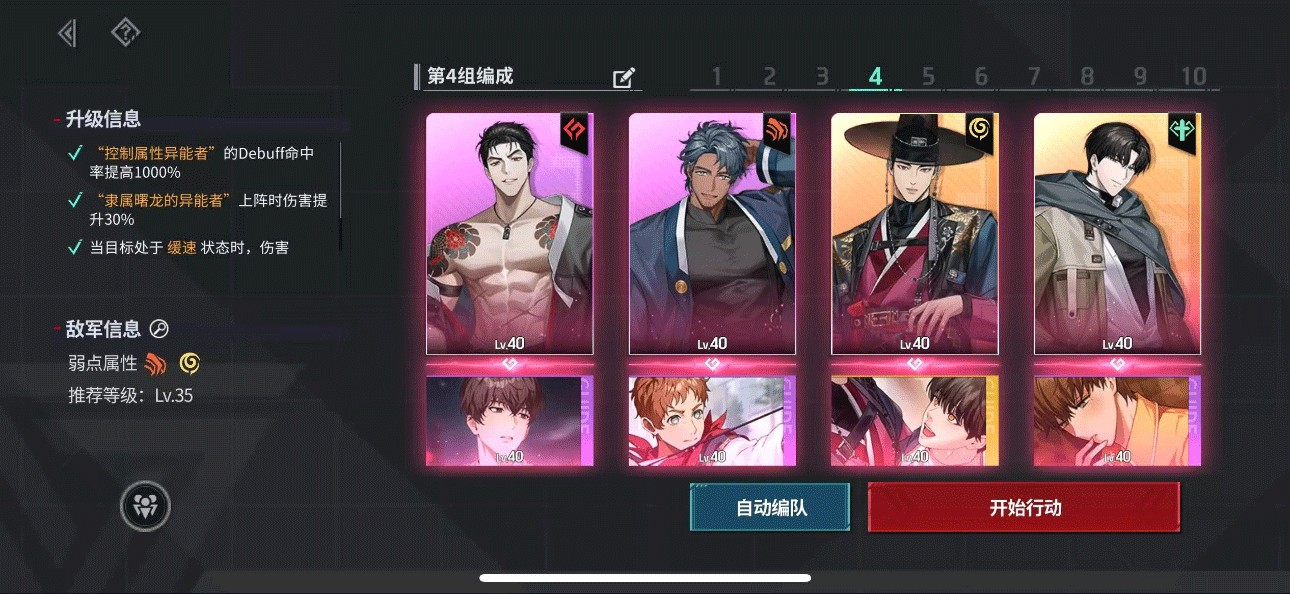Inspect enemy info with the magnifier icon
Image resolution: width=1290 pixels, height=594 pixels.
pyautogui.click(x=159, y=329)
